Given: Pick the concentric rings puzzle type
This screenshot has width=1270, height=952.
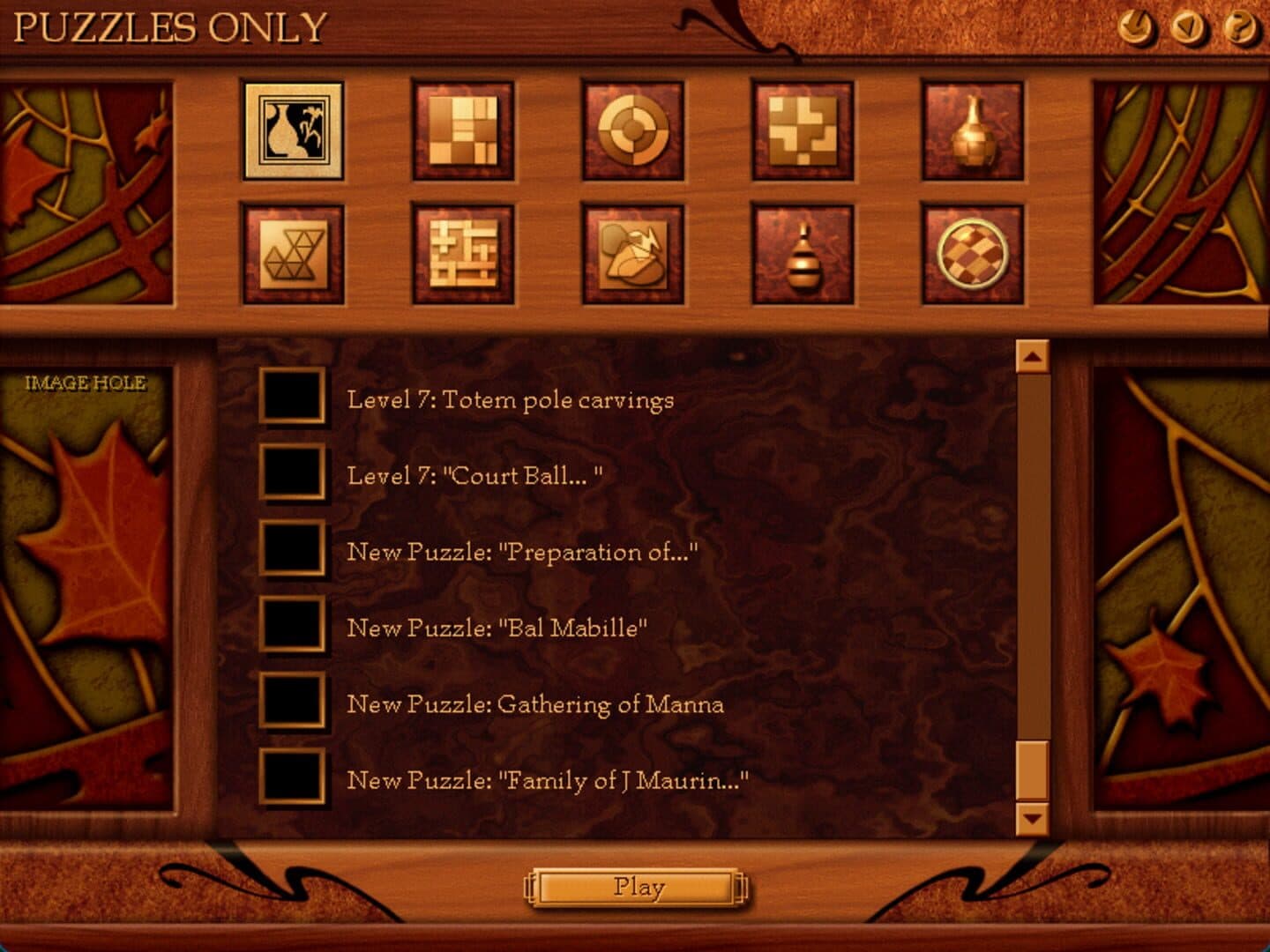Looking at the screenshot, I should point(632,132).
